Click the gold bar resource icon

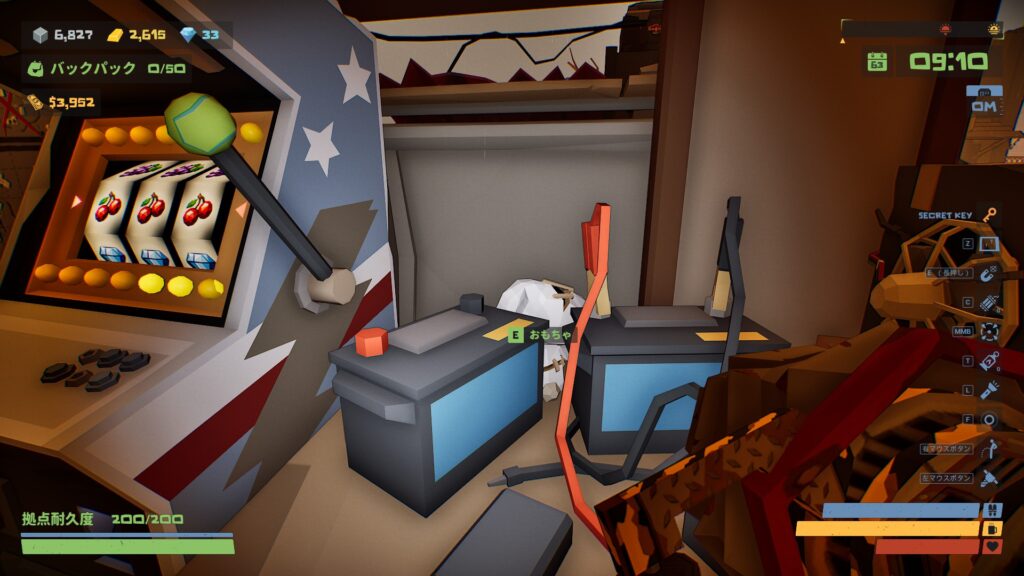point(116,36)
